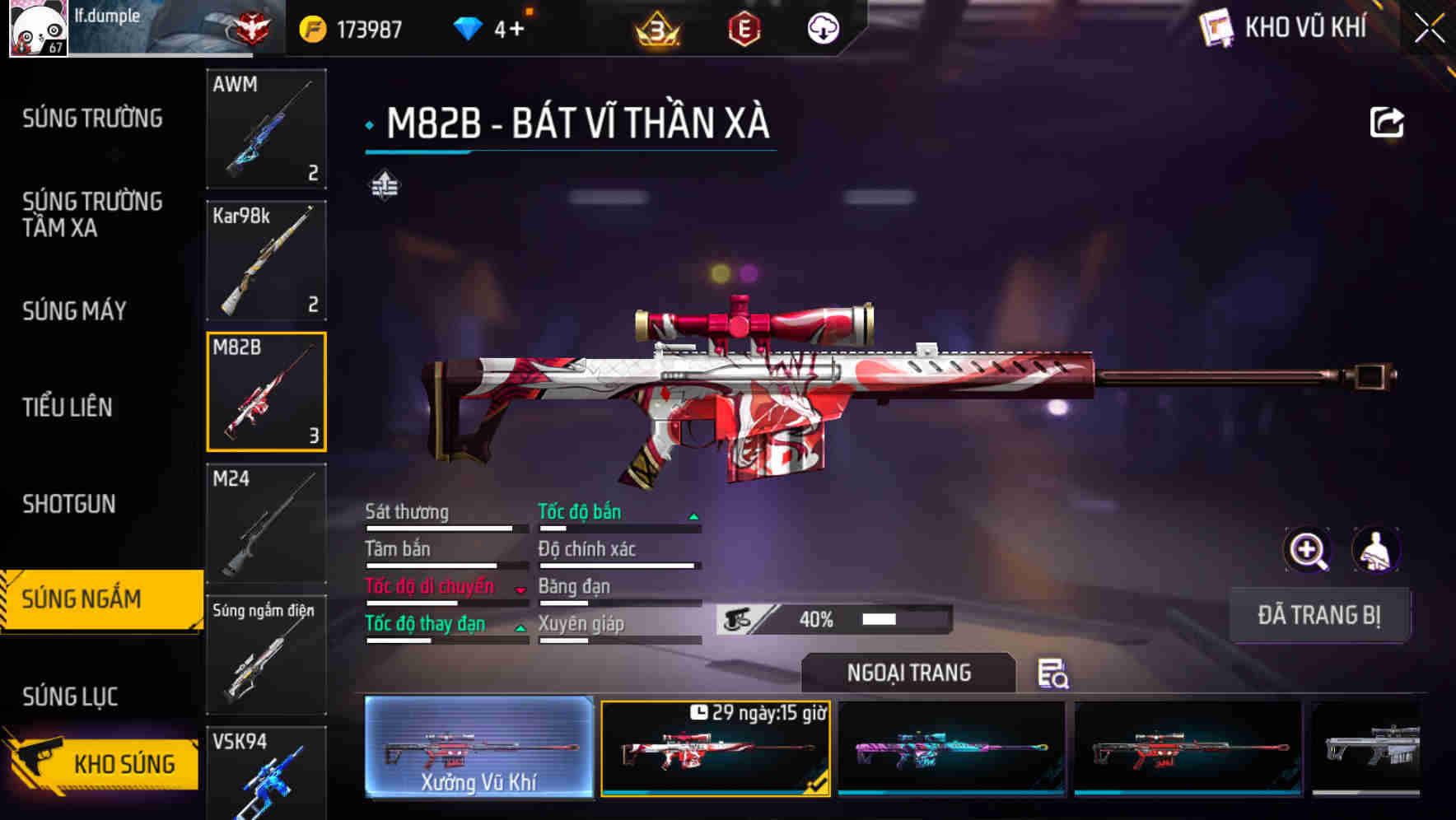Open the share weapon icon
This screenshot has height=820, width=1456.
1387,122
